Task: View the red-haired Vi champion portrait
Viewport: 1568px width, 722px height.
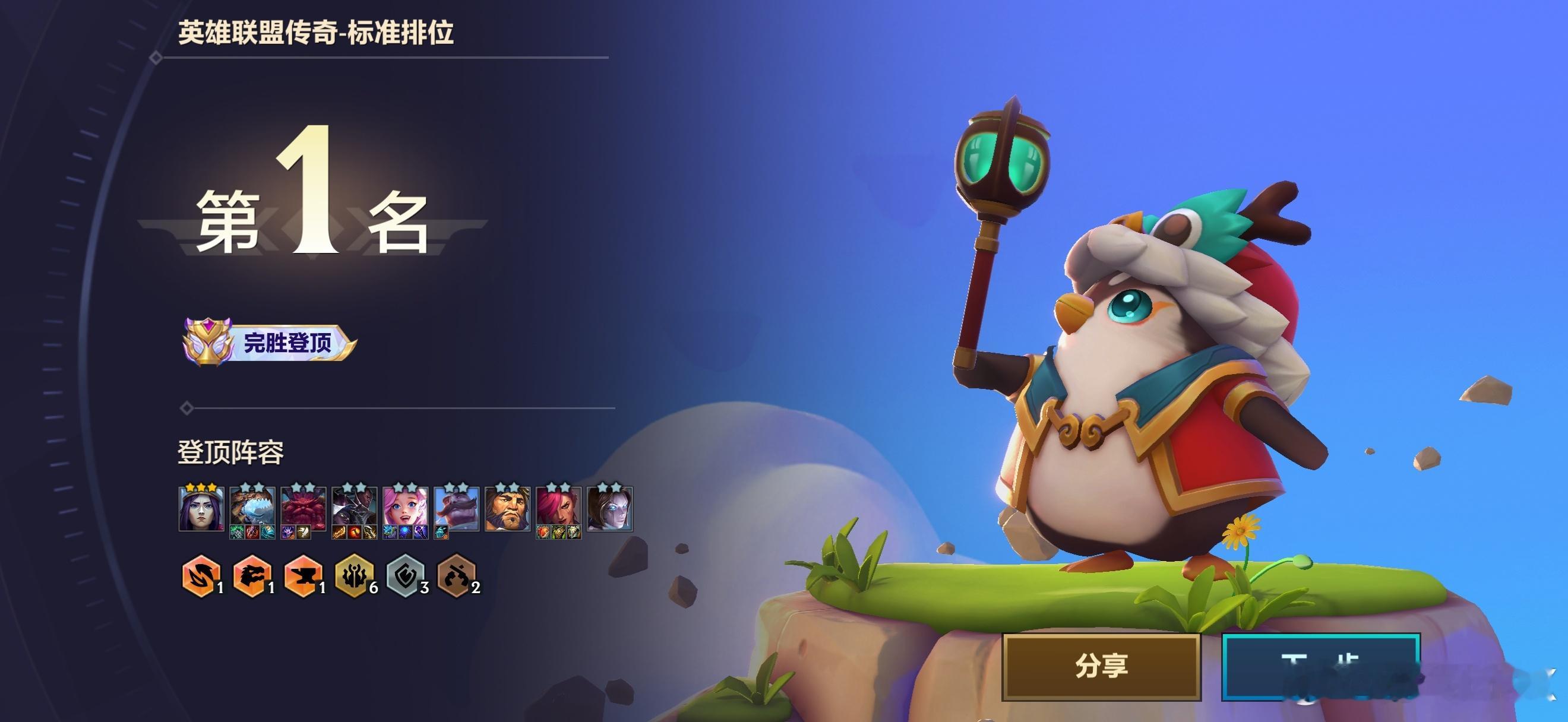Action: [x=559, y=509]
